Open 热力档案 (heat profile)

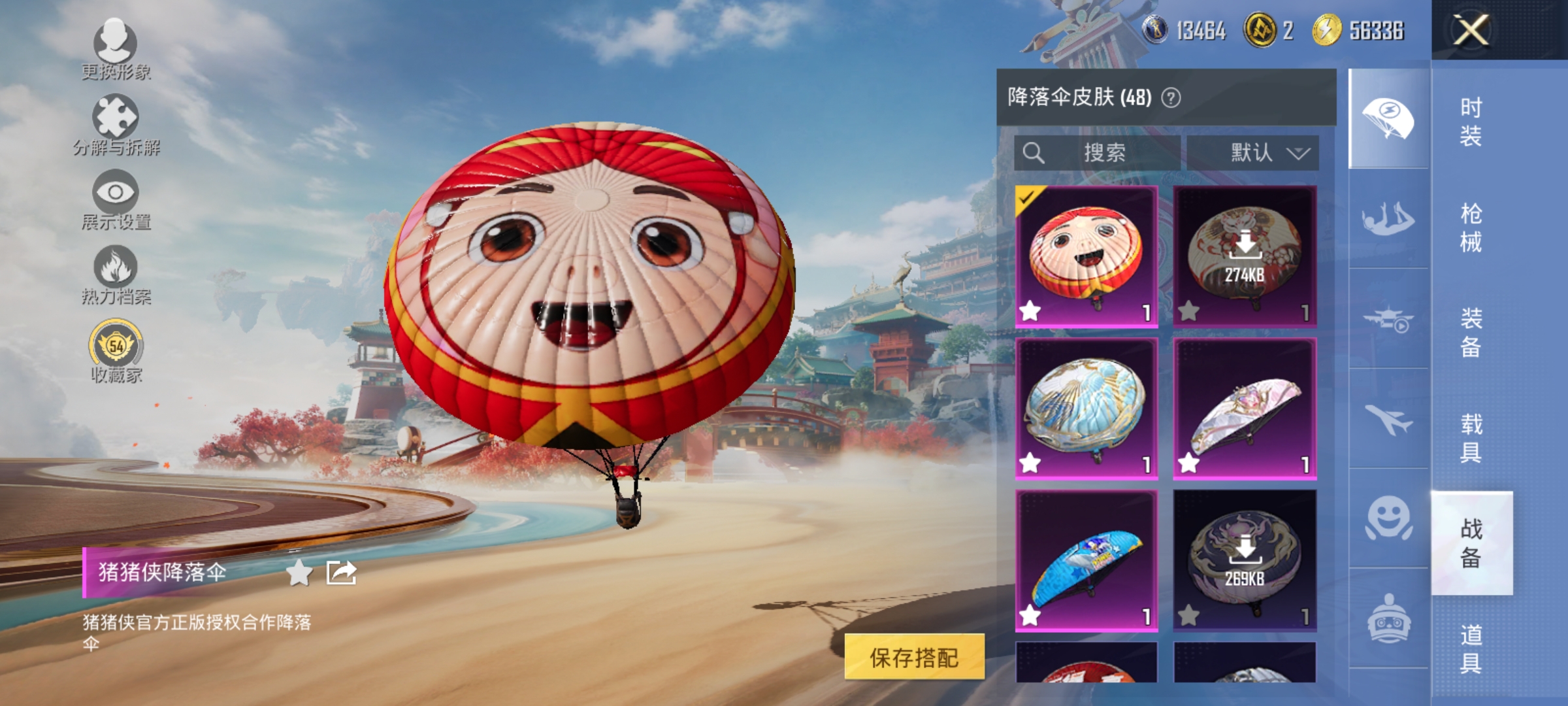116,278
